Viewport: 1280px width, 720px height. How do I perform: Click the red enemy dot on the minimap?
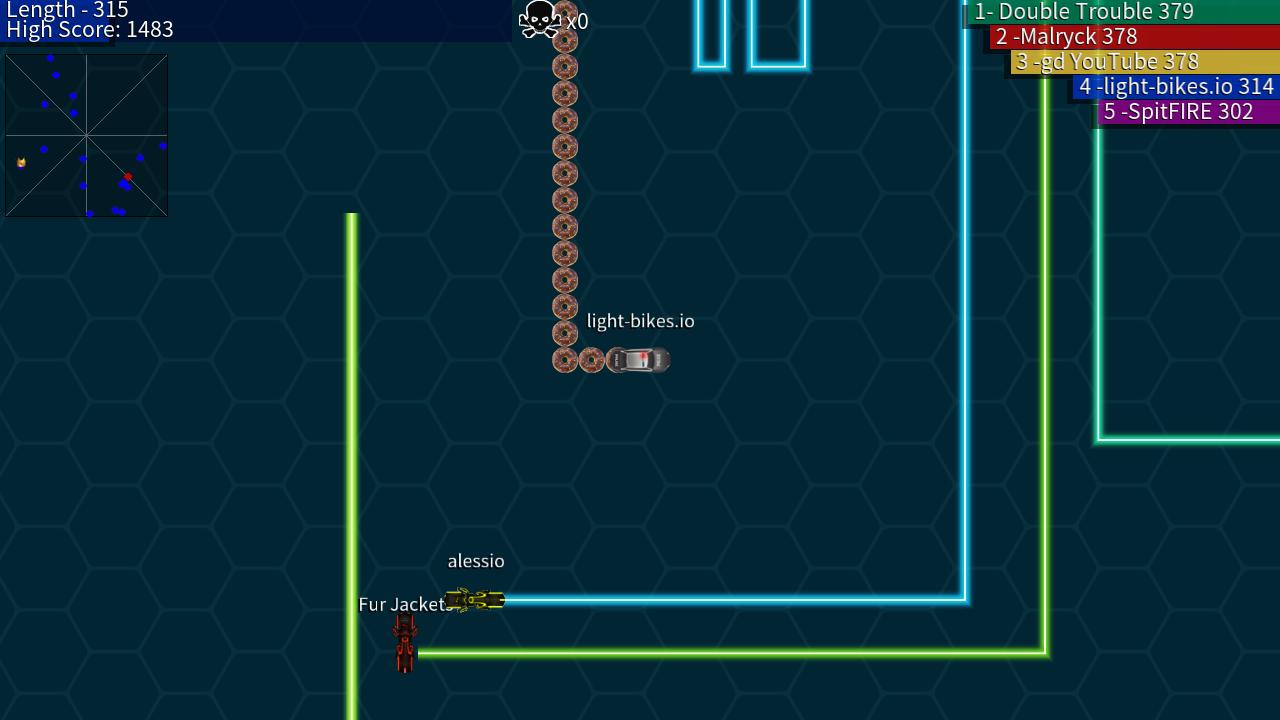click(128, 176)
